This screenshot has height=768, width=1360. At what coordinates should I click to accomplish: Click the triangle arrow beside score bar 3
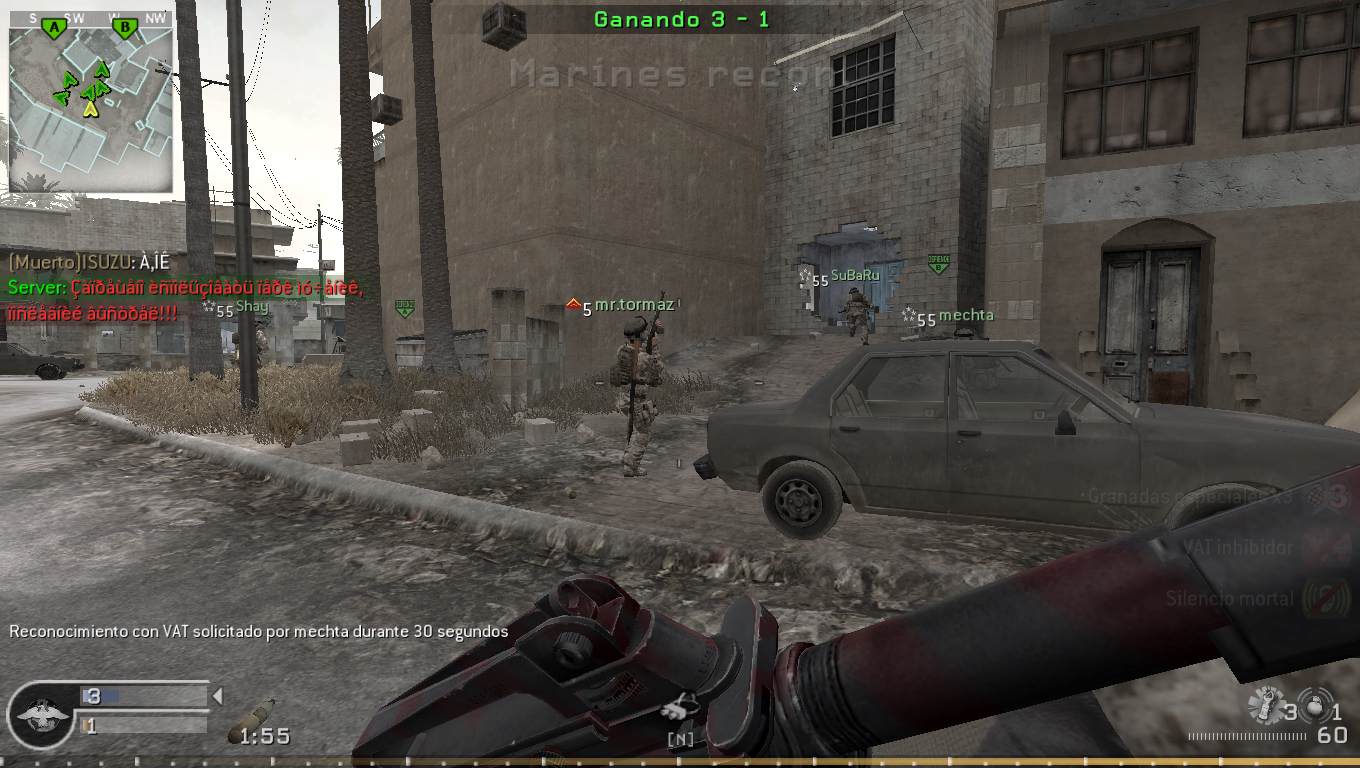[216, 695]
